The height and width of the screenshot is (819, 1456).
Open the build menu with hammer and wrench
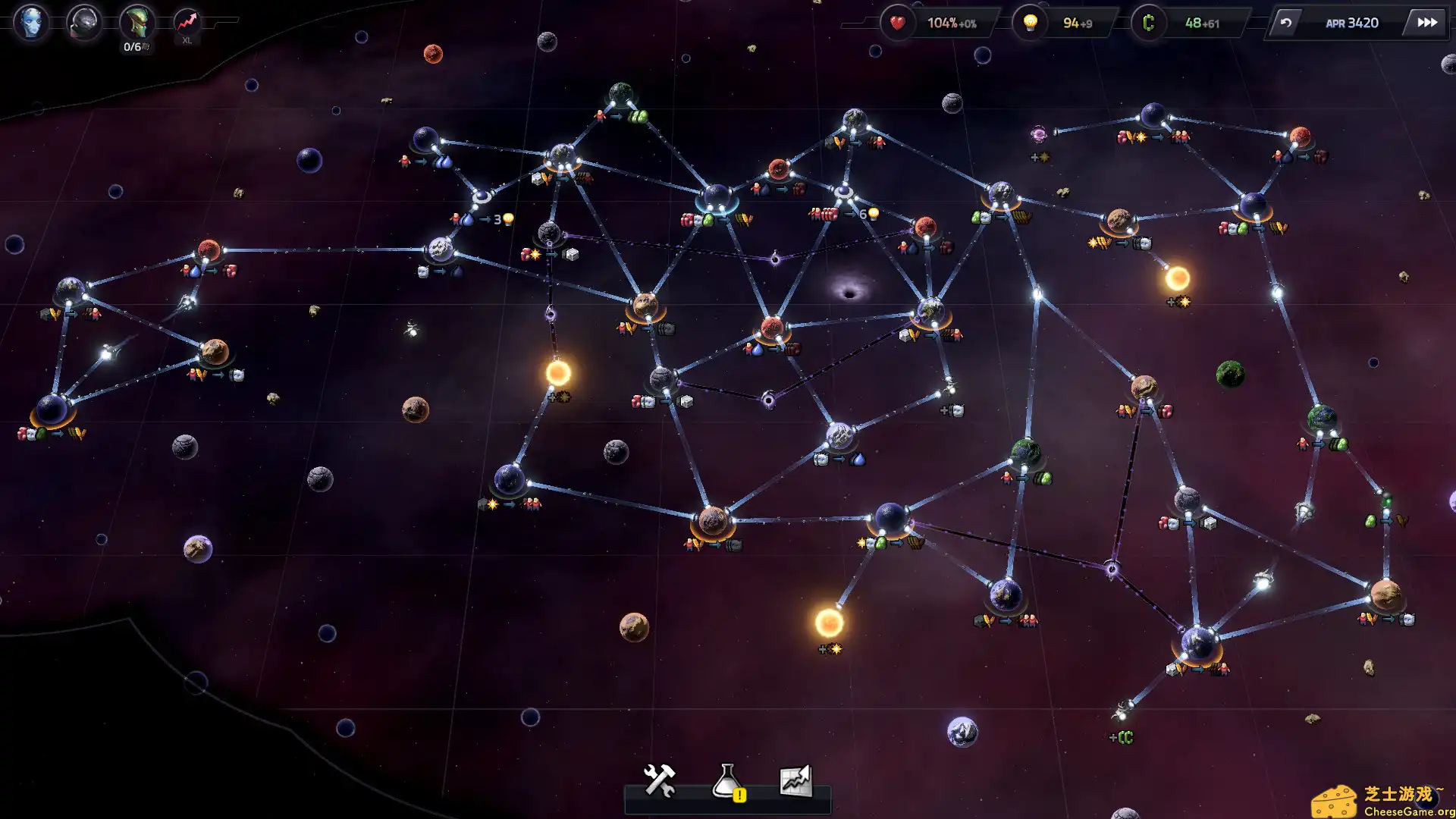659,781
